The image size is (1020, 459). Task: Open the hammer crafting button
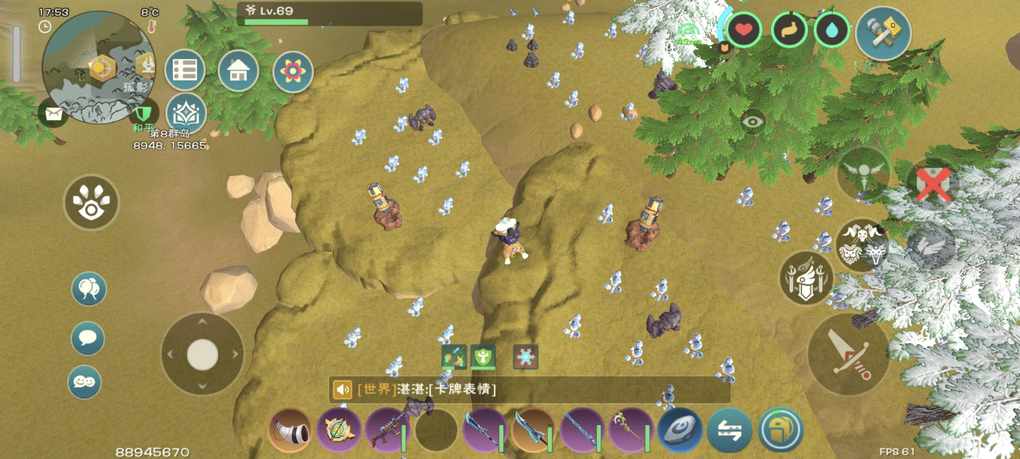point(883,33)
